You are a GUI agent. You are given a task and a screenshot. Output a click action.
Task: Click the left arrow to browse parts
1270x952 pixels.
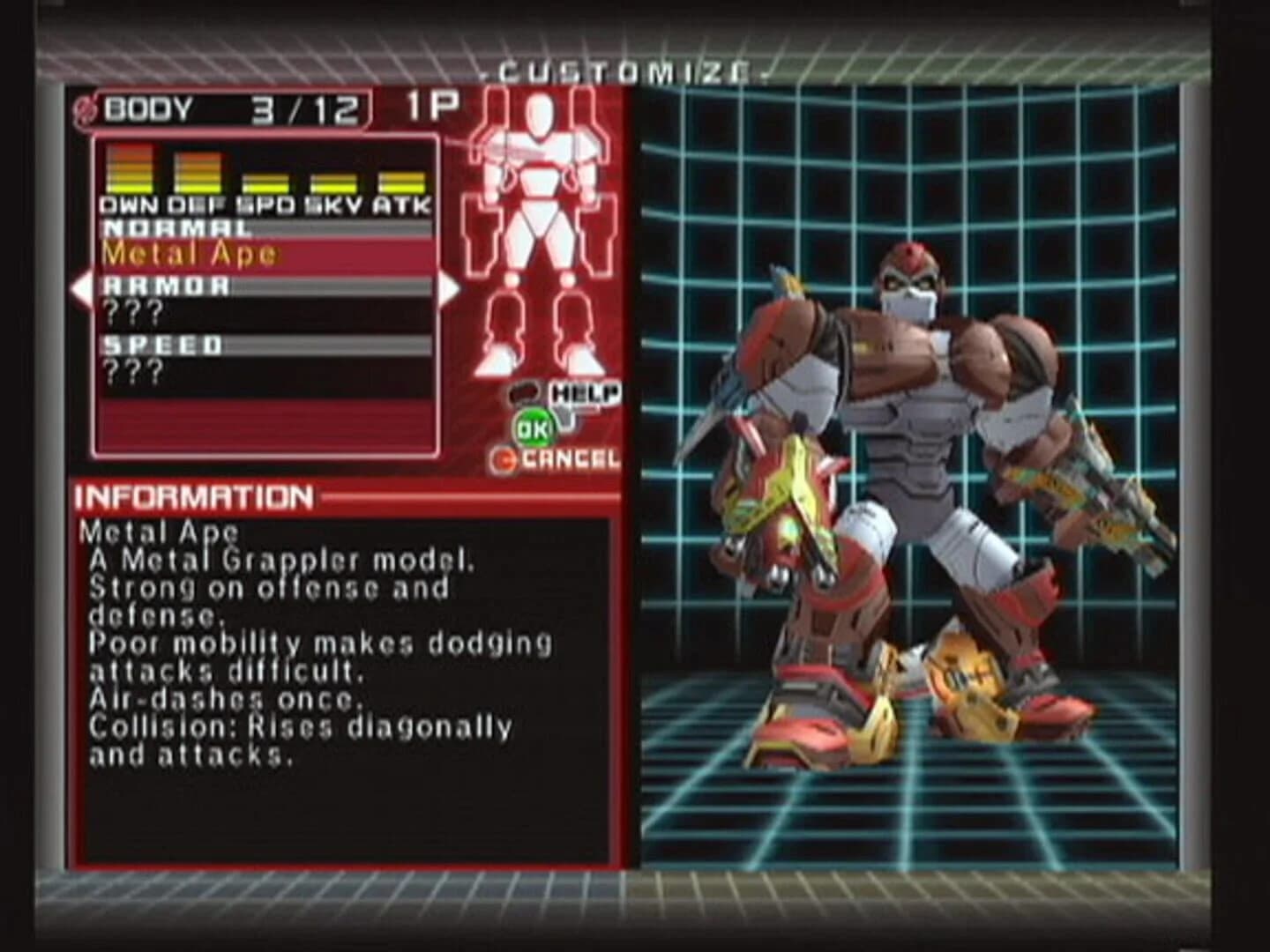click(83, 289)
